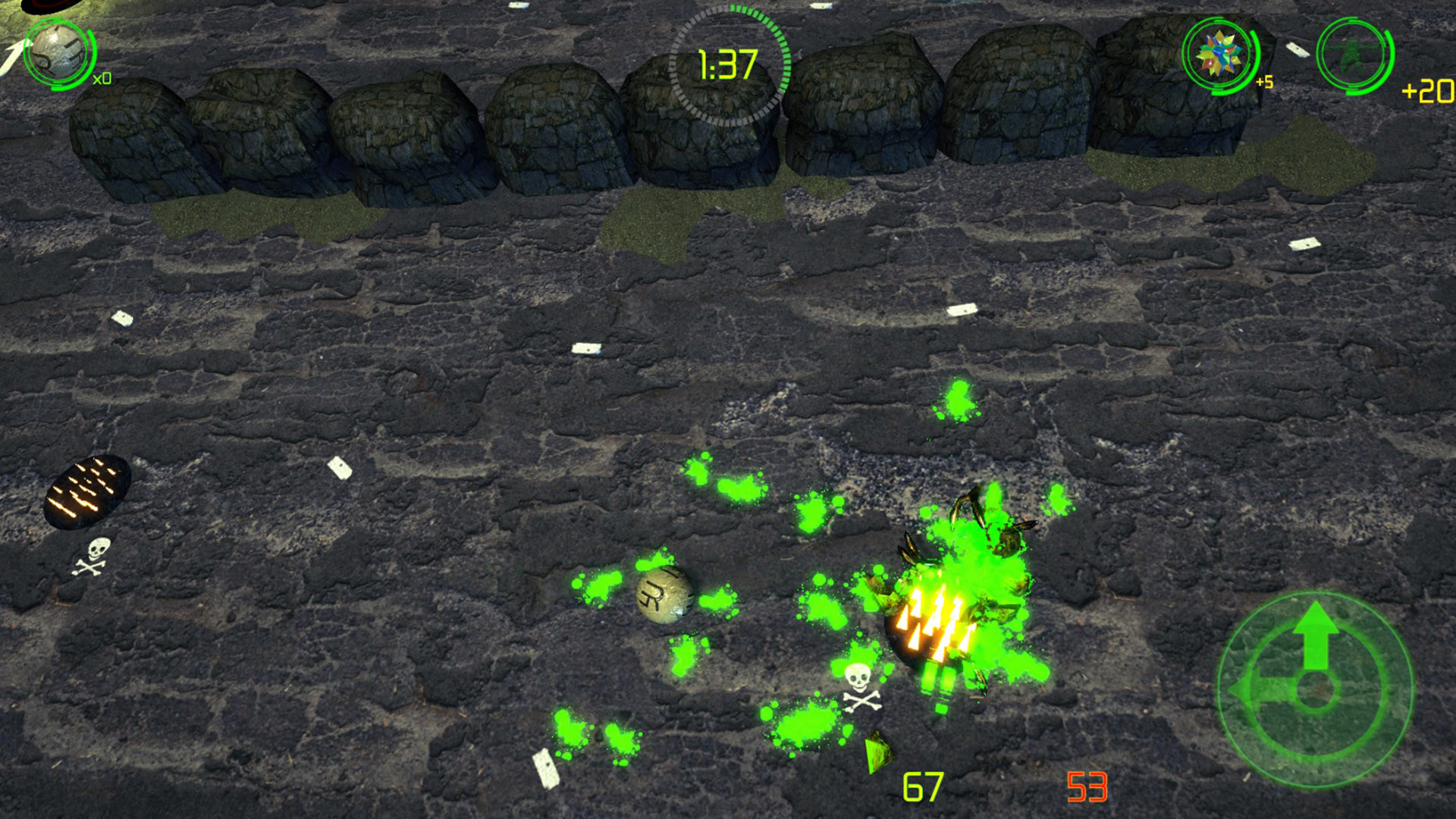Expand the +5 crystal bonus indicator

pos(1263,80)
